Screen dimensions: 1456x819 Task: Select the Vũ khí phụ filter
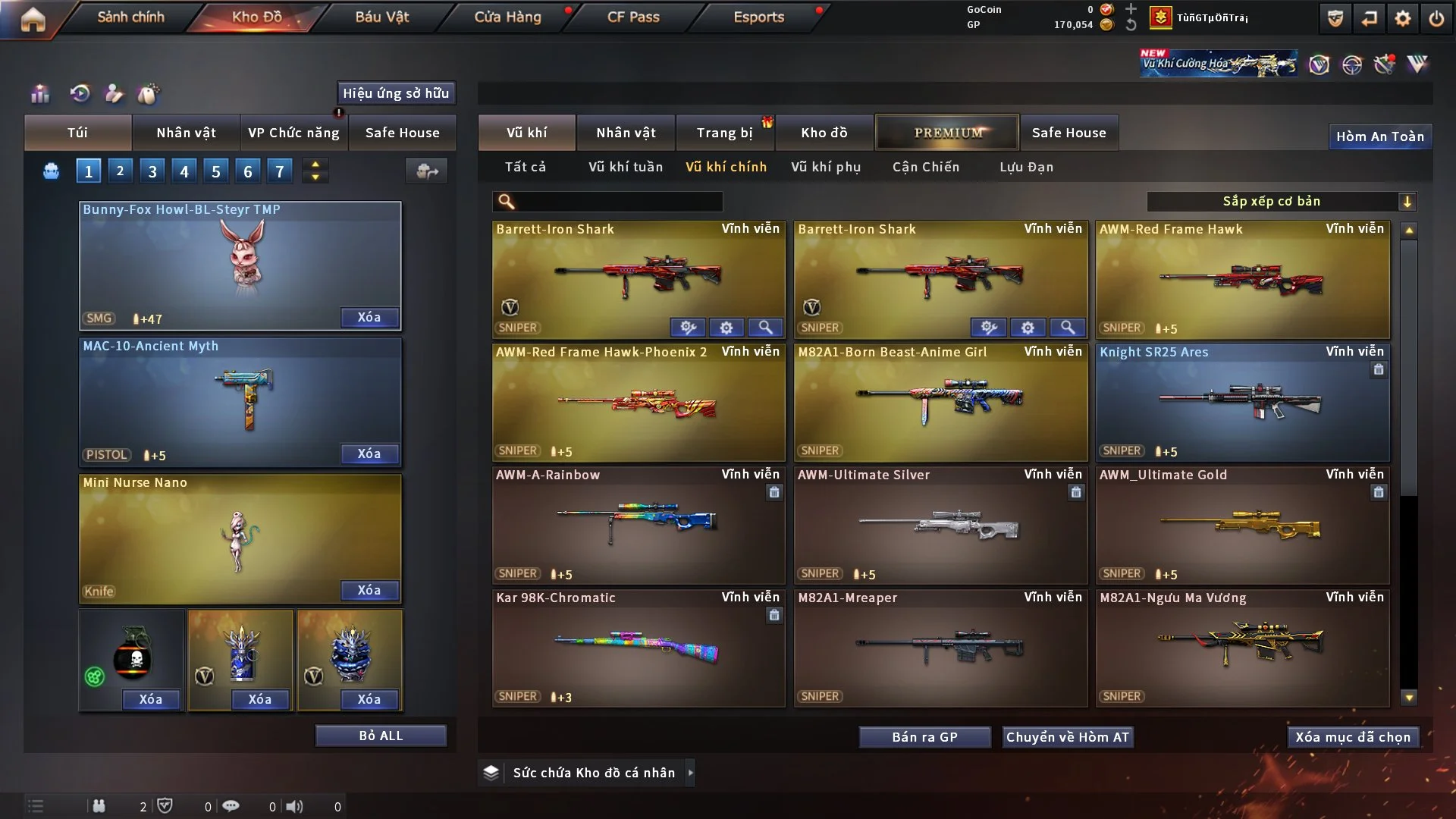point(826,167)
